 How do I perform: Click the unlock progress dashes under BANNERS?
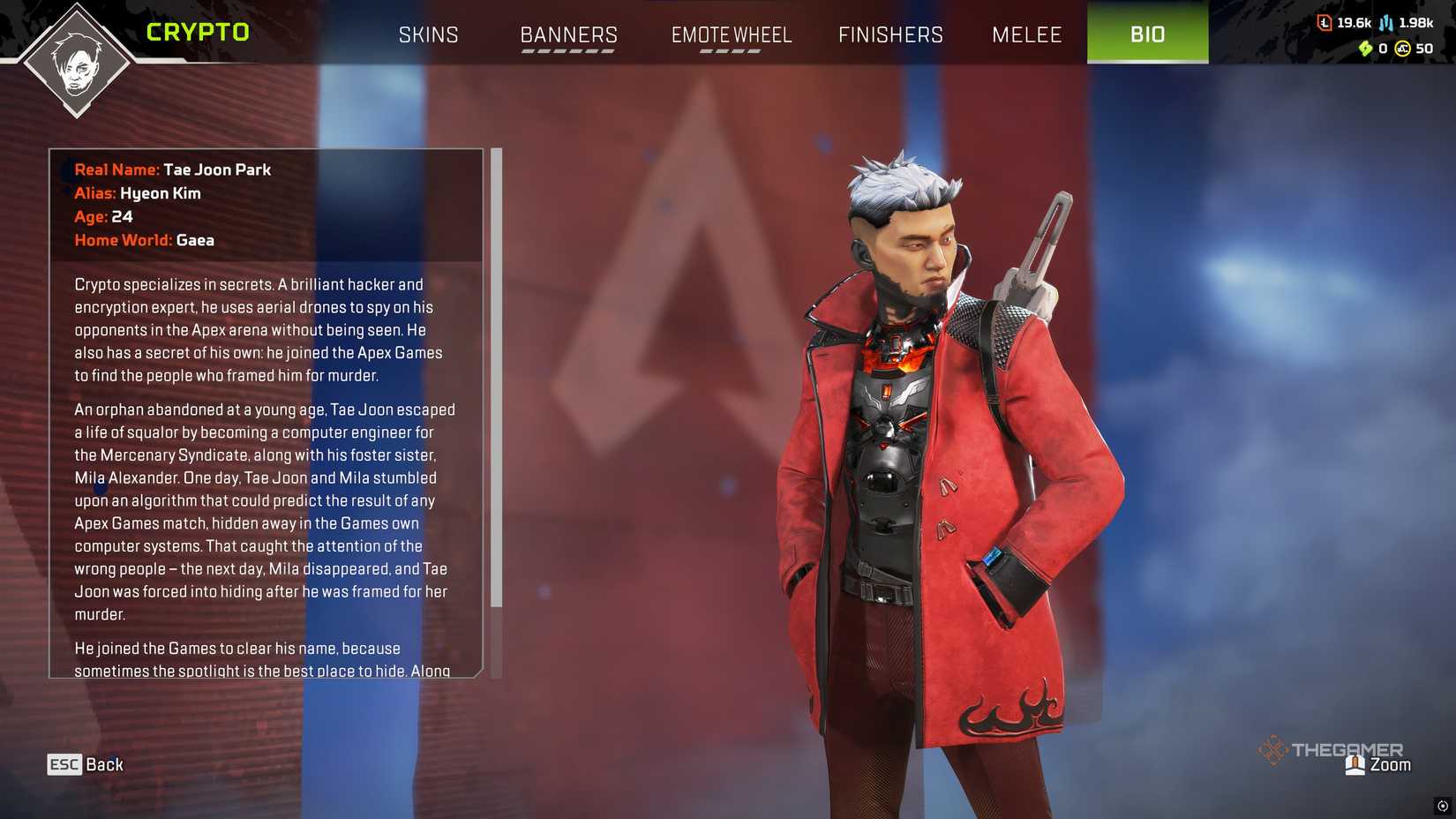pyautogui.click(x=567, y=53)
